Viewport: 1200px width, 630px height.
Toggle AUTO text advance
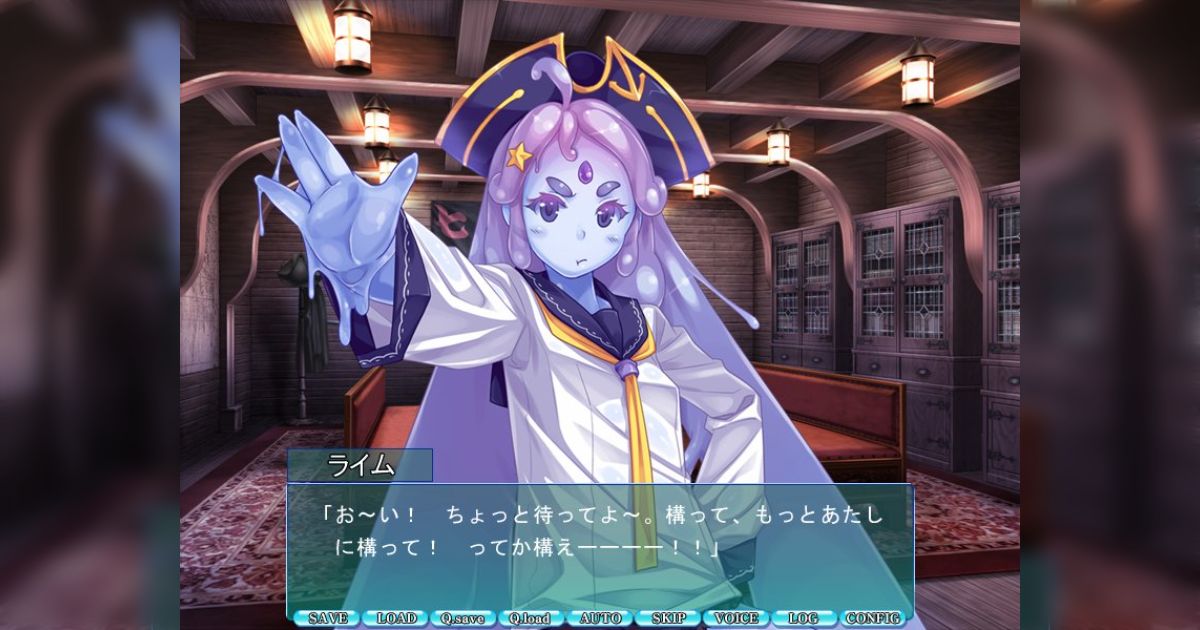[x=600, y=618]
